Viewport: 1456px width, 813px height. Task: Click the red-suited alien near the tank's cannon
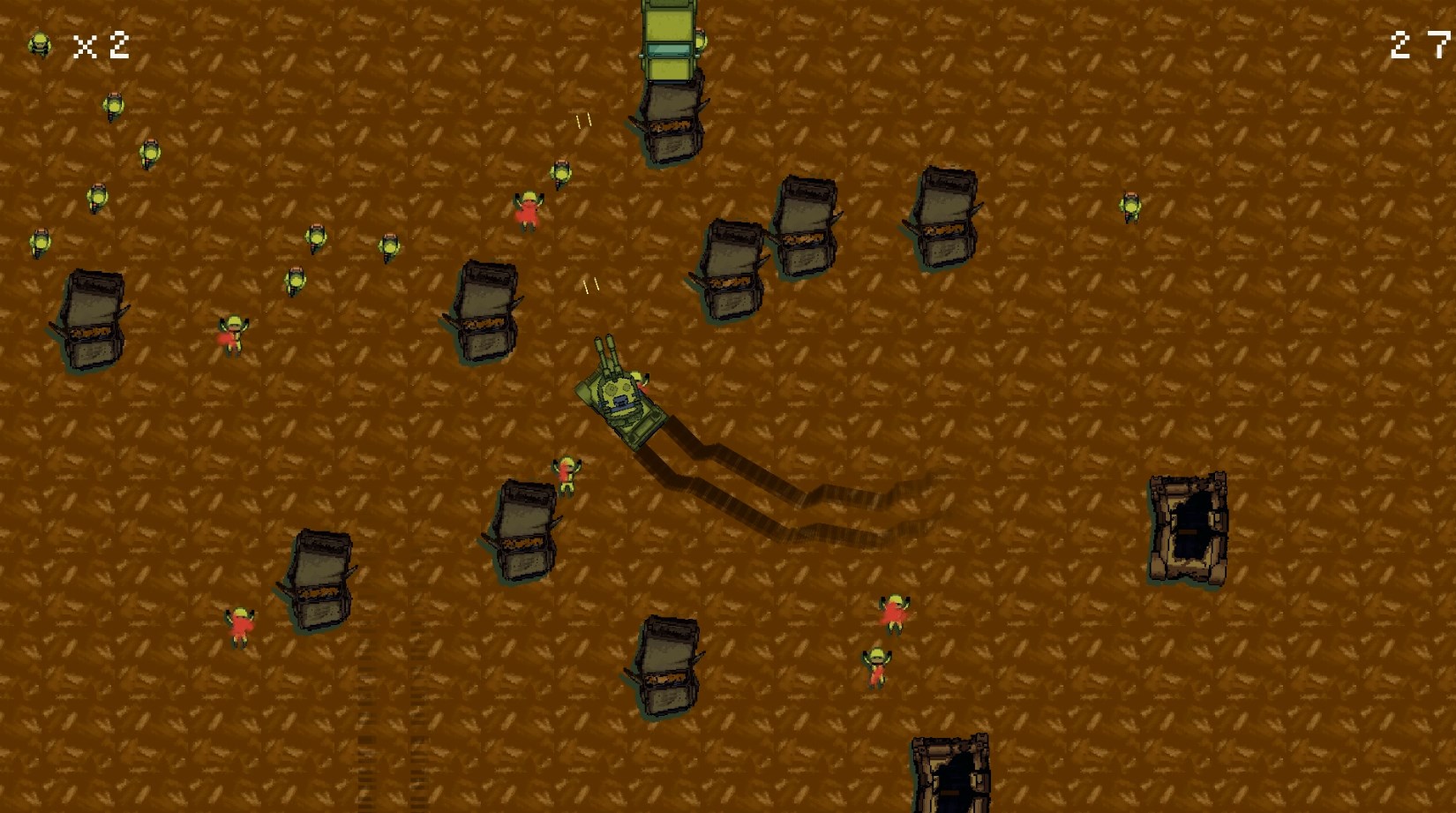(529, 212)
